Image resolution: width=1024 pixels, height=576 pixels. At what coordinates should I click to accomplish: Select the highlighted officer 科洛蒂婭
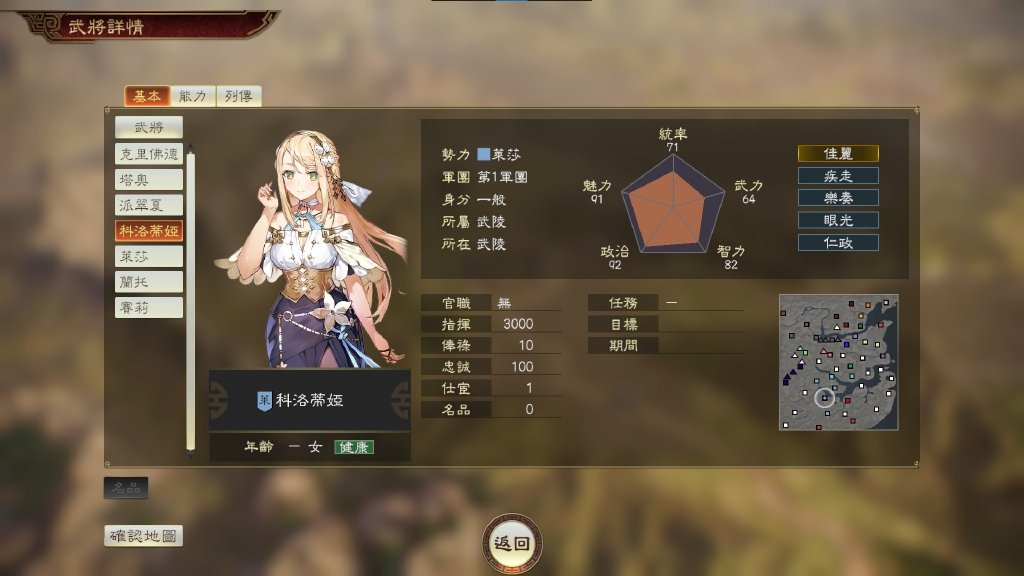pos(149,231)
